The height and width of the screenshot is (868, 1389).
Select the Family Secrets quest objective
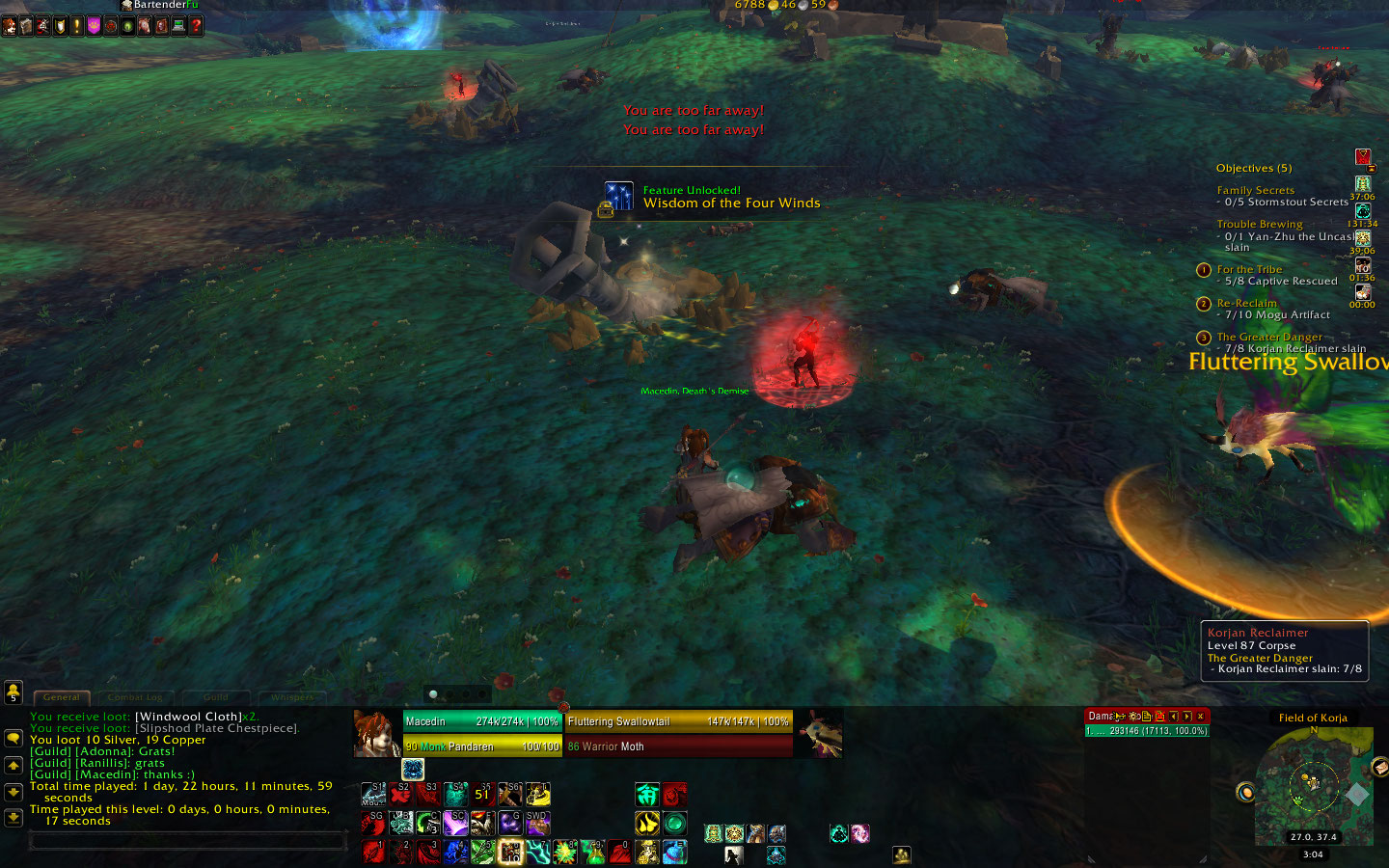pyautogui.click(x=1255, y=191)
